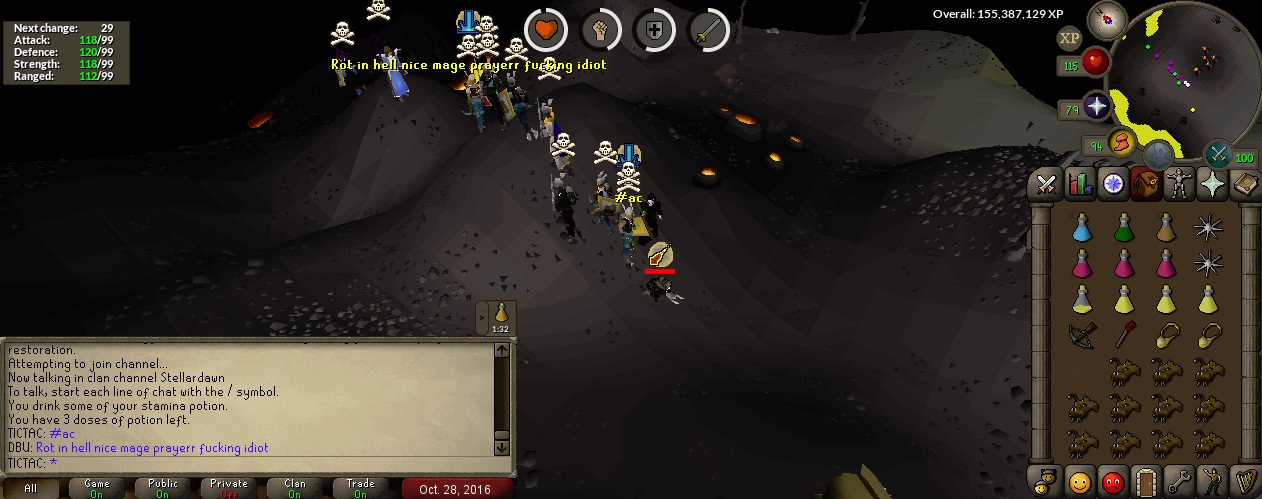
Task: Open the Emotes tab
Action: tap(1212, 481)
